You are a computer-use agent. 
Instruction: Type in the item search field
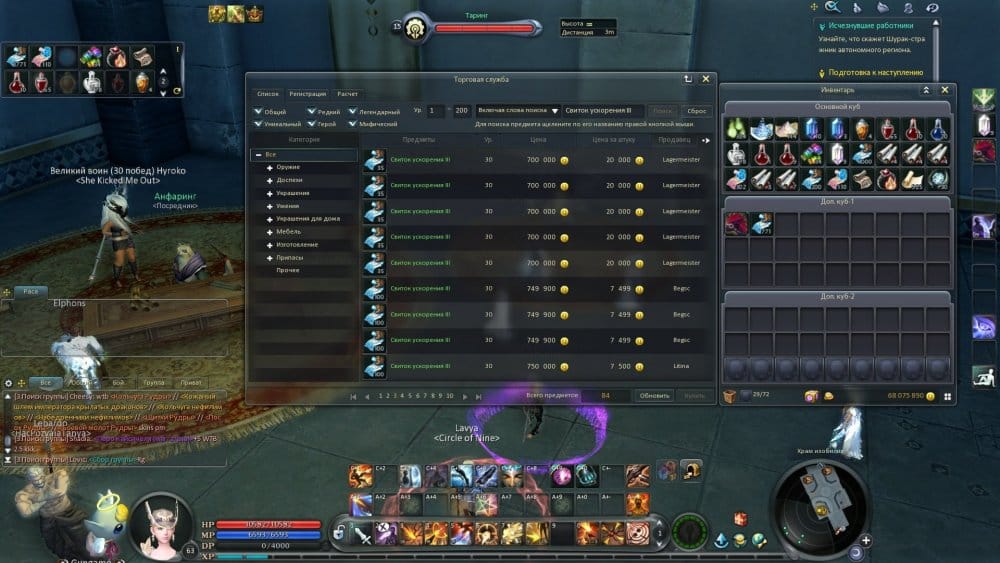pyautogui.click(x=601, y=111)
